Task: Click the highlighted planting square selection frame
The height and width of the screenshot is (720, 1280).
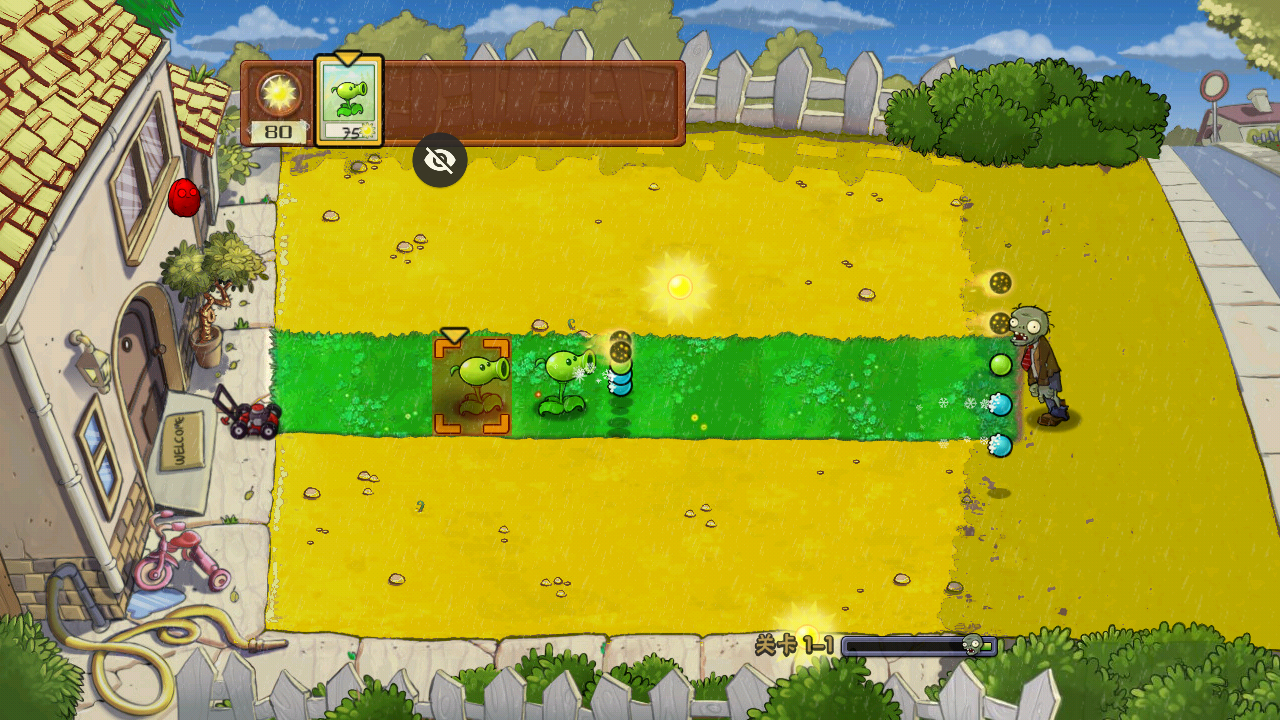Action: (x=473, y=387)
